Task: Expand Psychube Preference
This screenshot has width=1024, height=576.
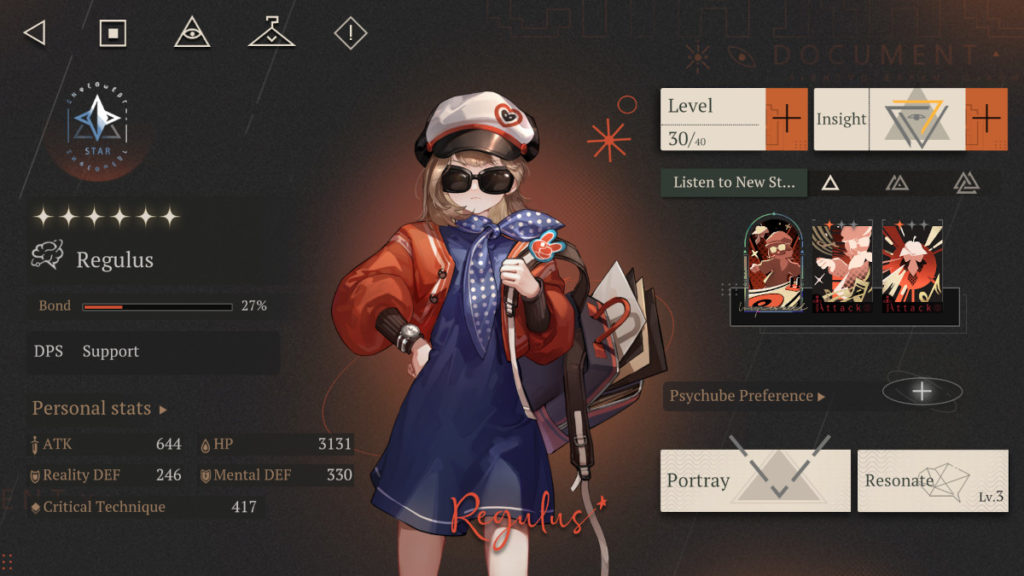Action: [x=748, y=396]
